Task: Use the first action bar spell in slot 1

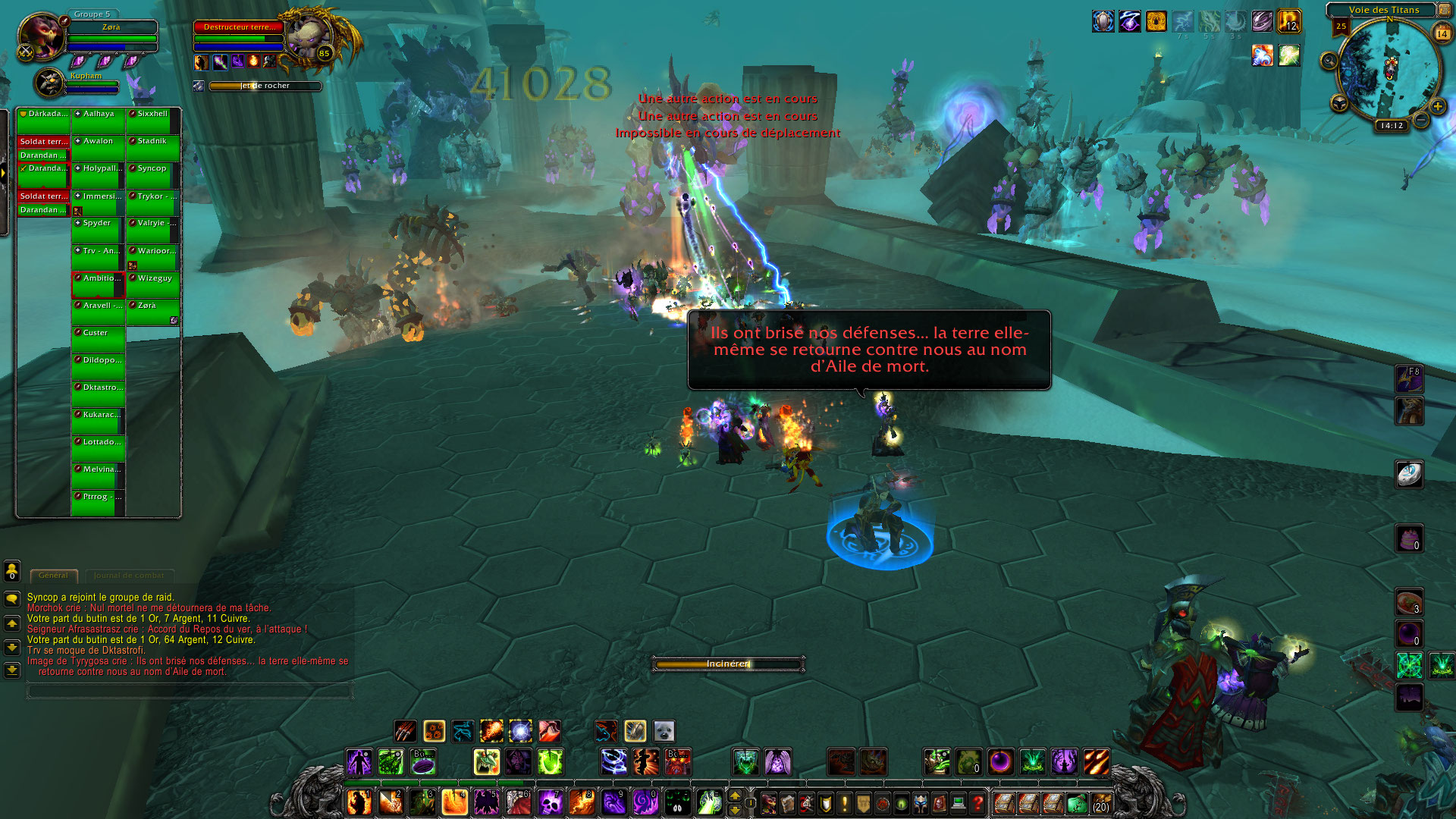Action: (x=359, y=802)
